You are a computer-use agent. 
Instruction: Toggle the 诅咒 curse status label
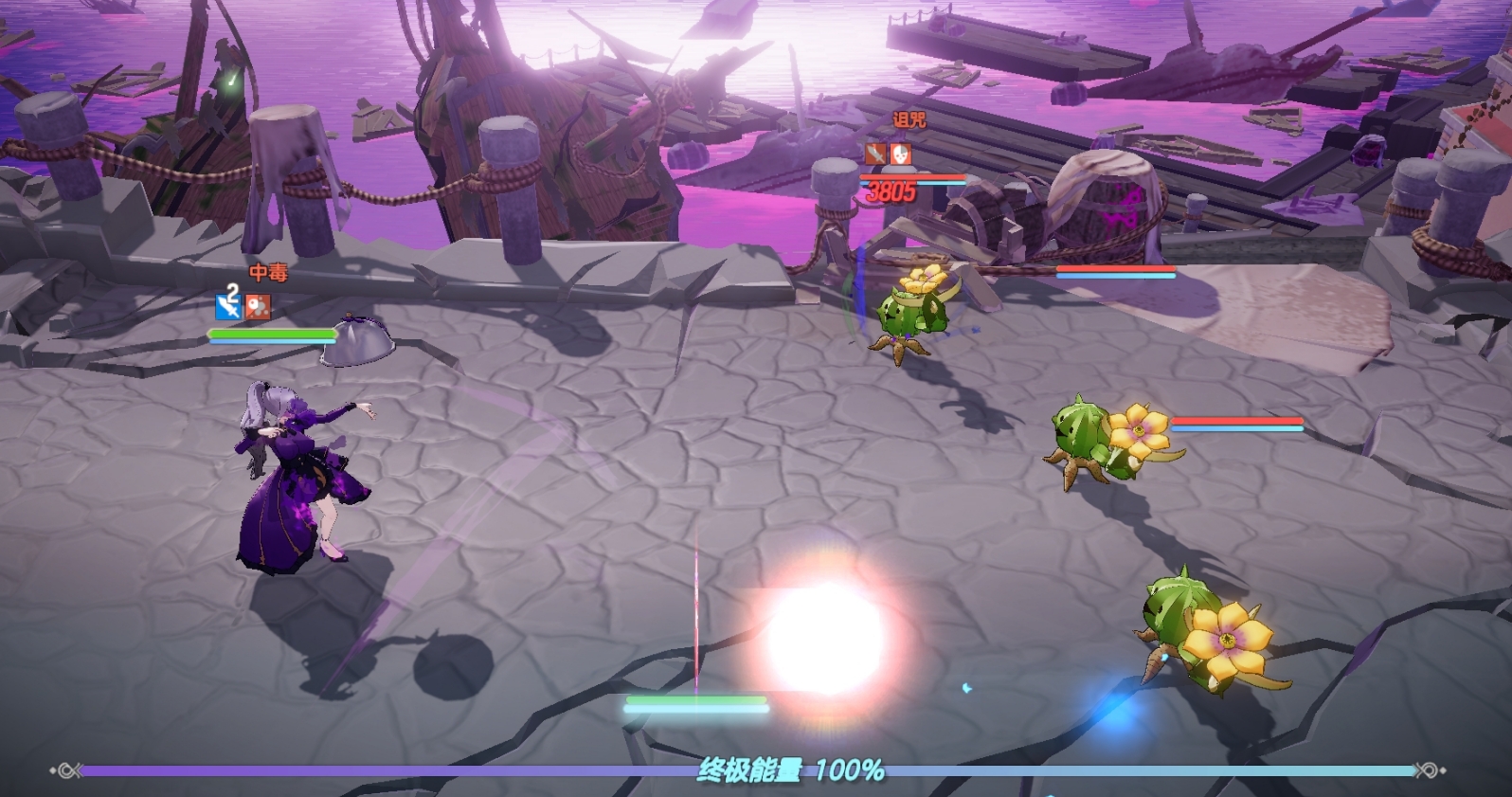coord(909,119)
